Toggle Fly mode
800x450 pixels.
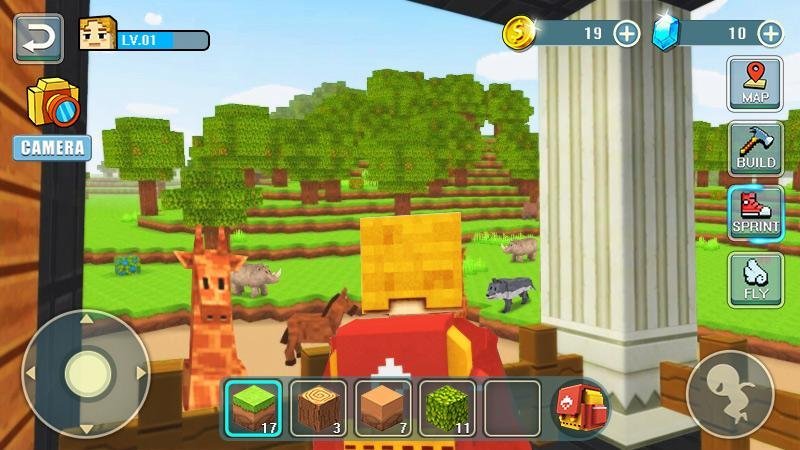(x=755, y=279)
